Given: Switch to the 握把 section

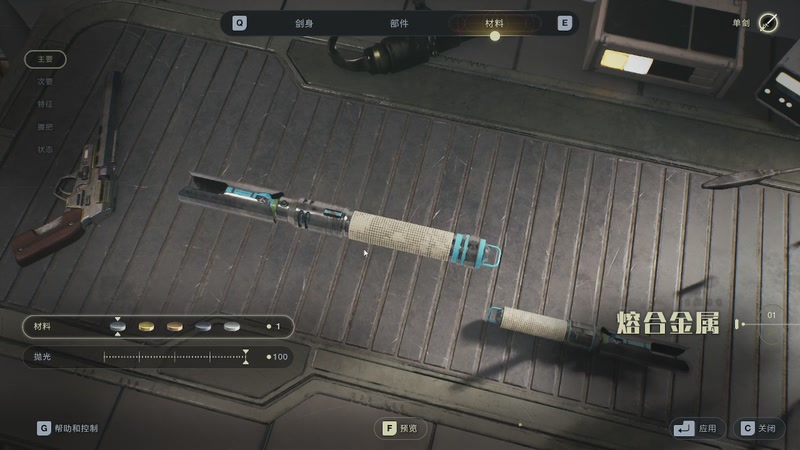Looking at the screenshot, I should [45, 127].
